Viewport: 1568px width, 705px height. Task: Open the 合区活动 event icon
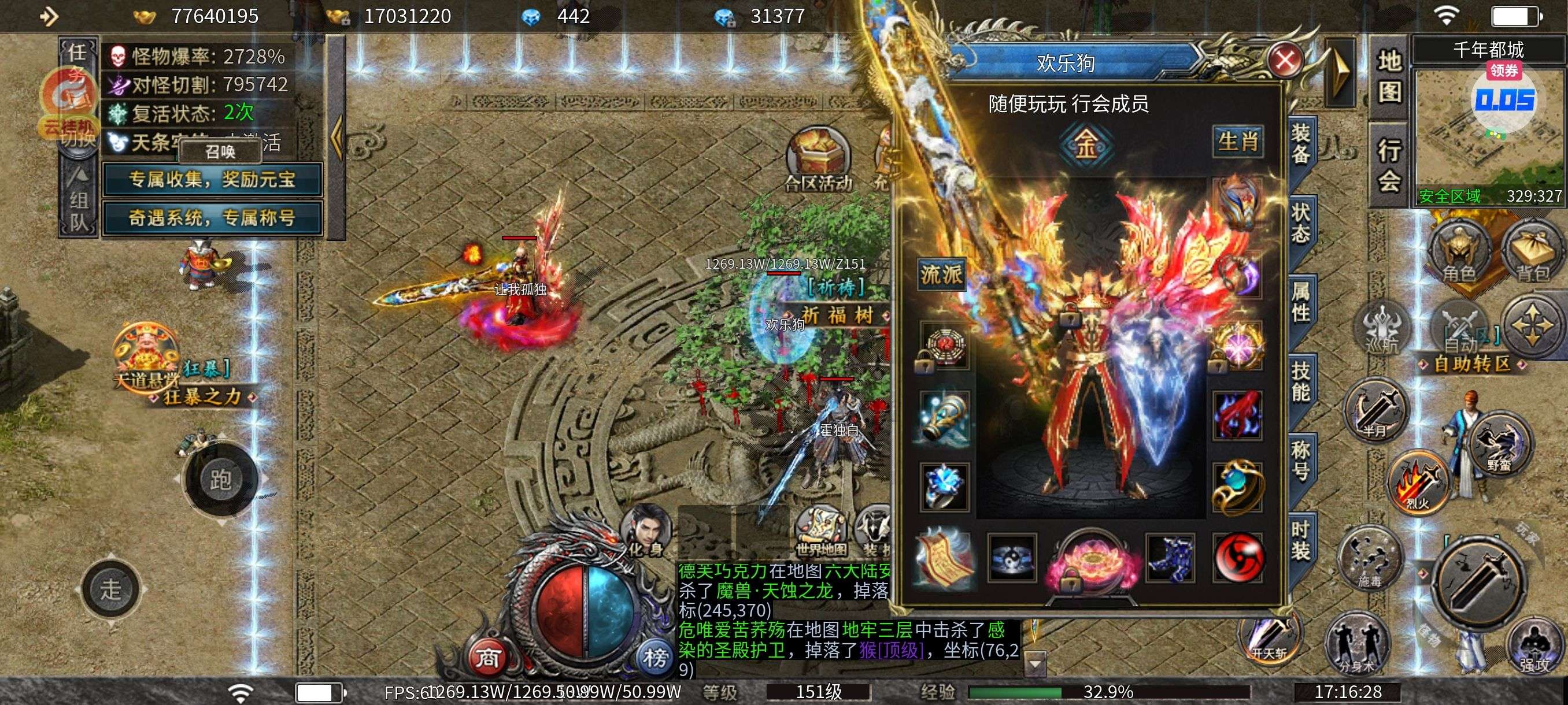[818, 159]
